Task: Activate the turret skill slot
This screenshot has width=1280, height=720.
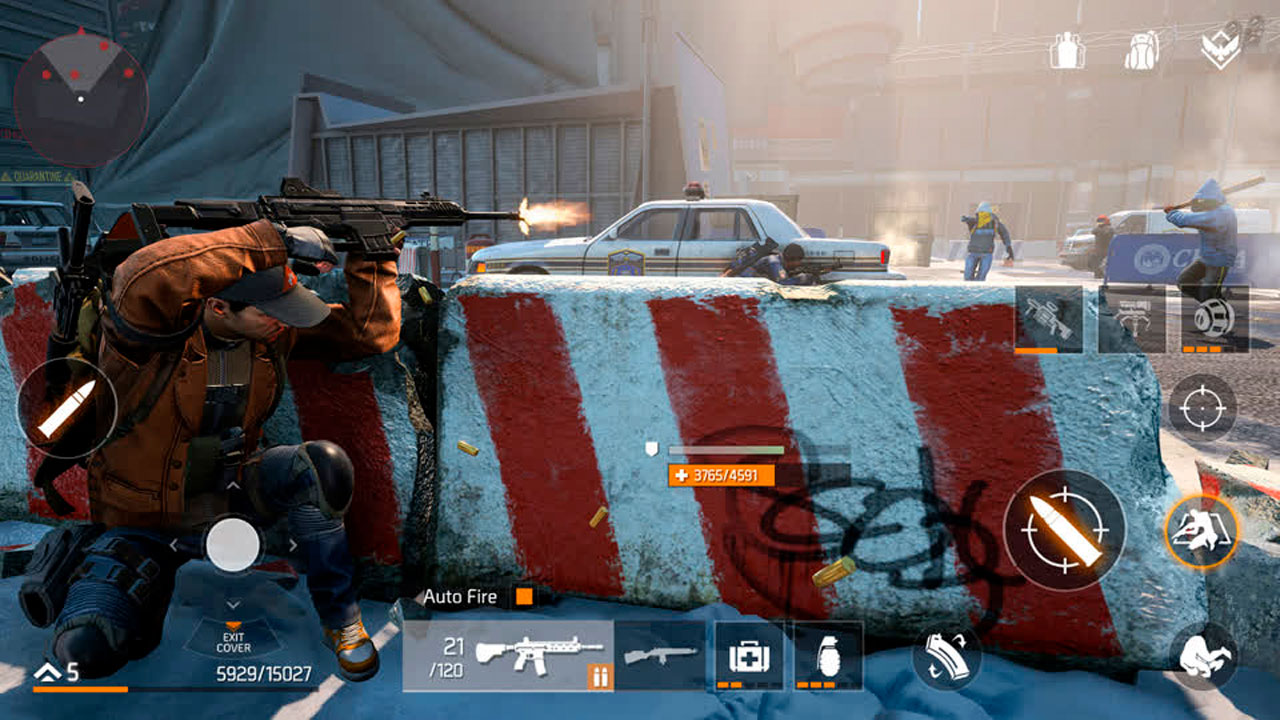Action: [x=1048, y=318]
